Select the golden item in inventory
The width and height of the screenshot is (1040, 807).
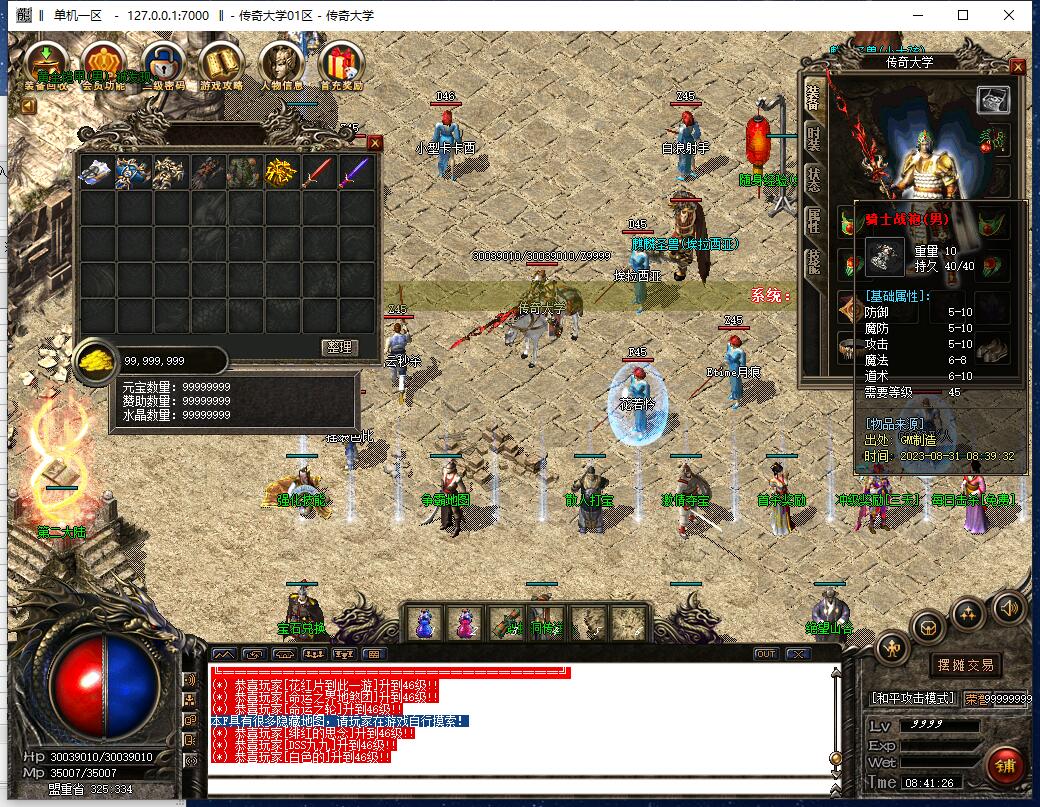pos(281,173)
